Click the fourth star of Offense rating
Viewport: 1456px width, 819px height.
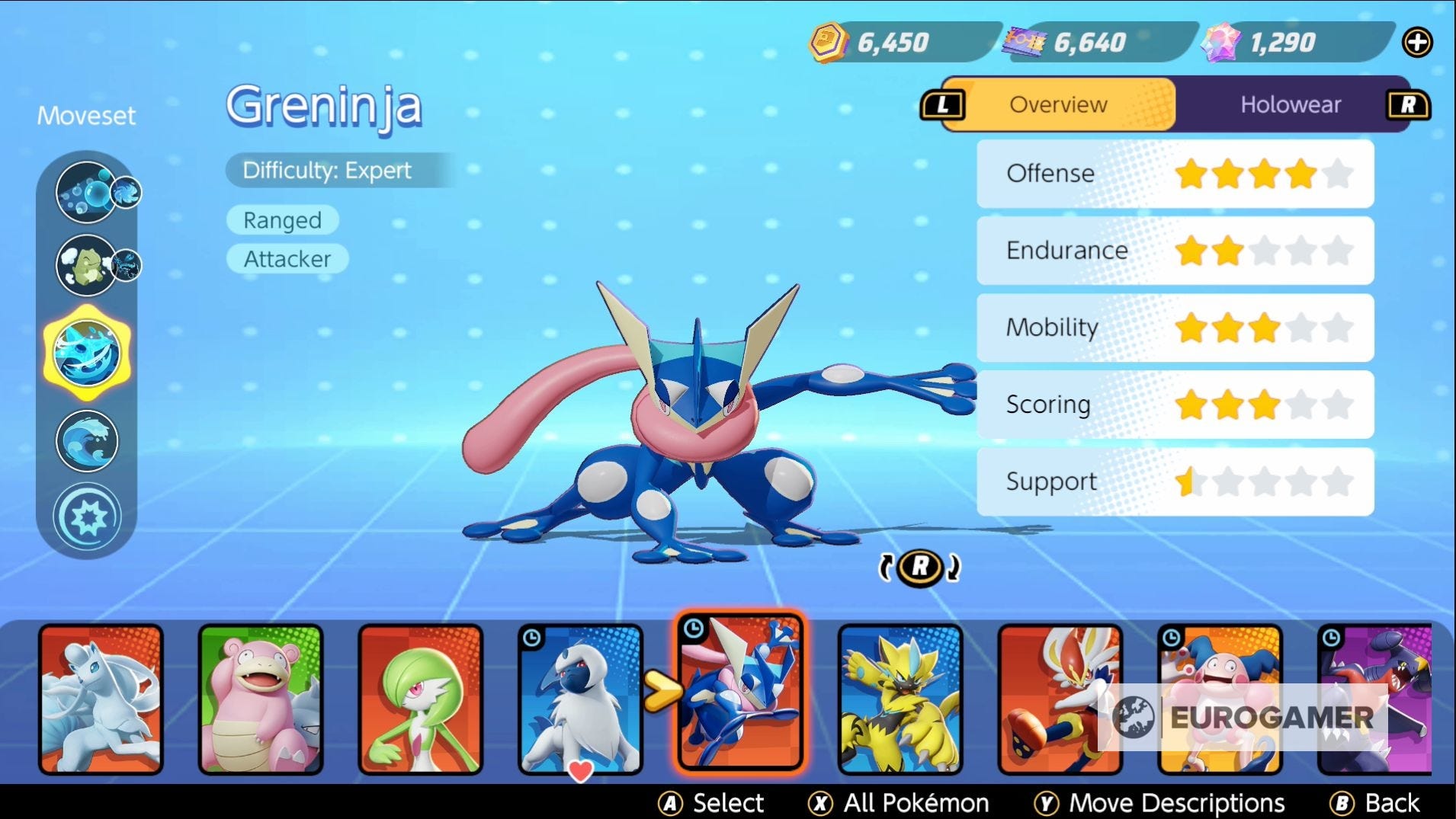[1302, 174]
